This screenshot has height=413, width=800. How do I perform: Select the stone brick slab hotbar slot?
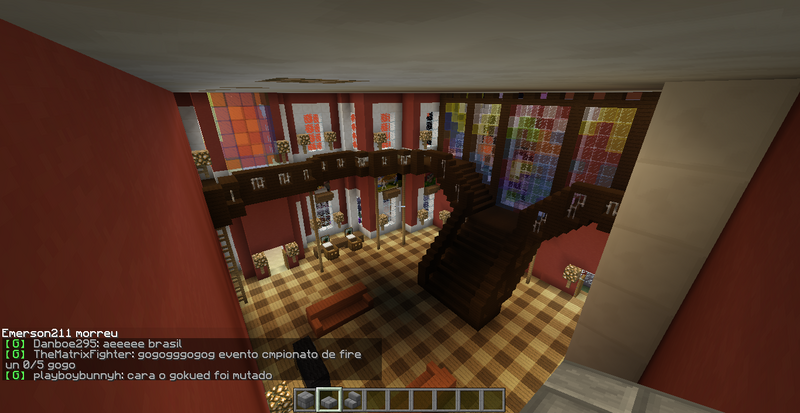point(329,400)
